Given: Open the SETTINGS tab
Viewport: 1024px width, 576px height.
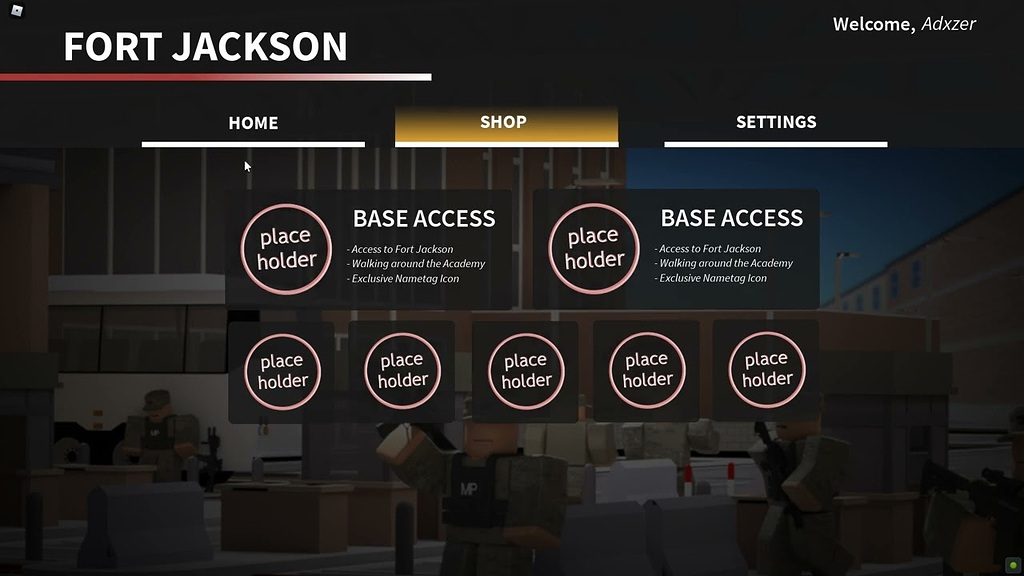Looking at the screenshot, I should tap(776, 123).
